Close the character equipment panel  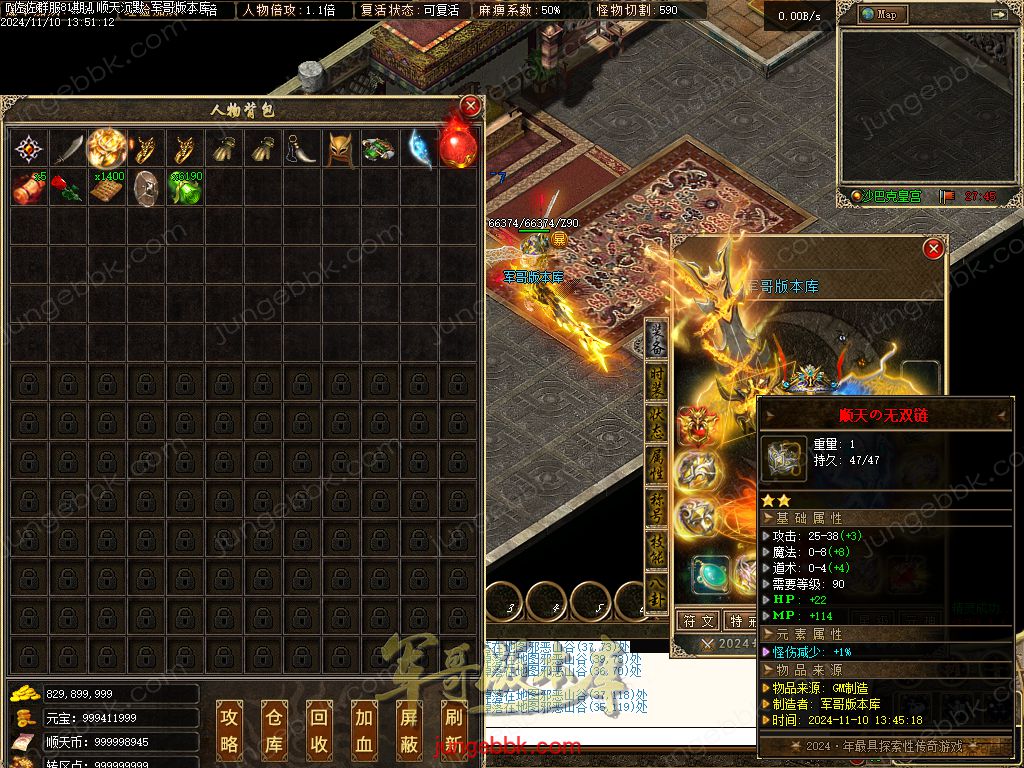933,248
